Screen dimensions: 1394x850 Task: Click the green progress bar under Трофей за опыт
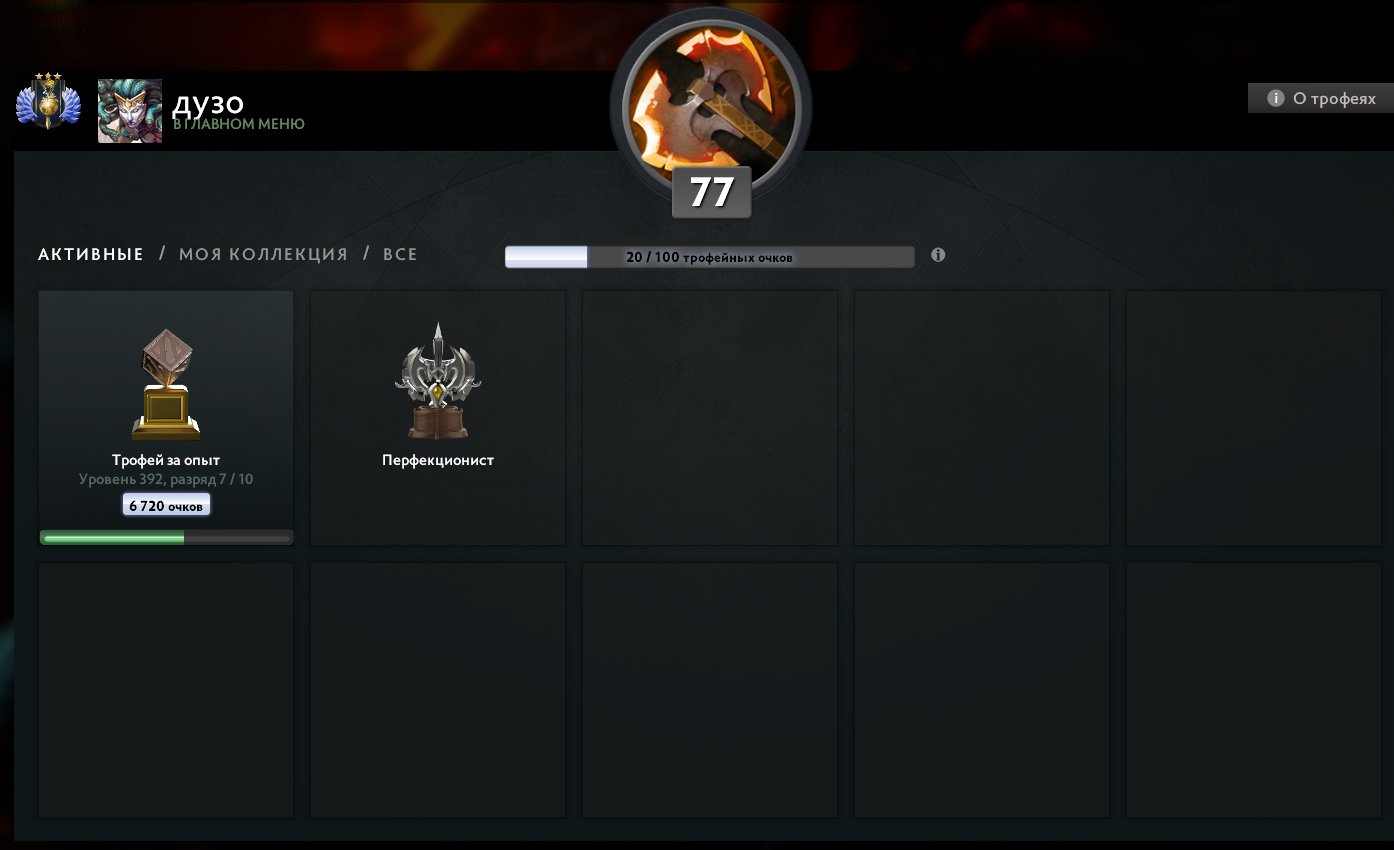point(165,537)
